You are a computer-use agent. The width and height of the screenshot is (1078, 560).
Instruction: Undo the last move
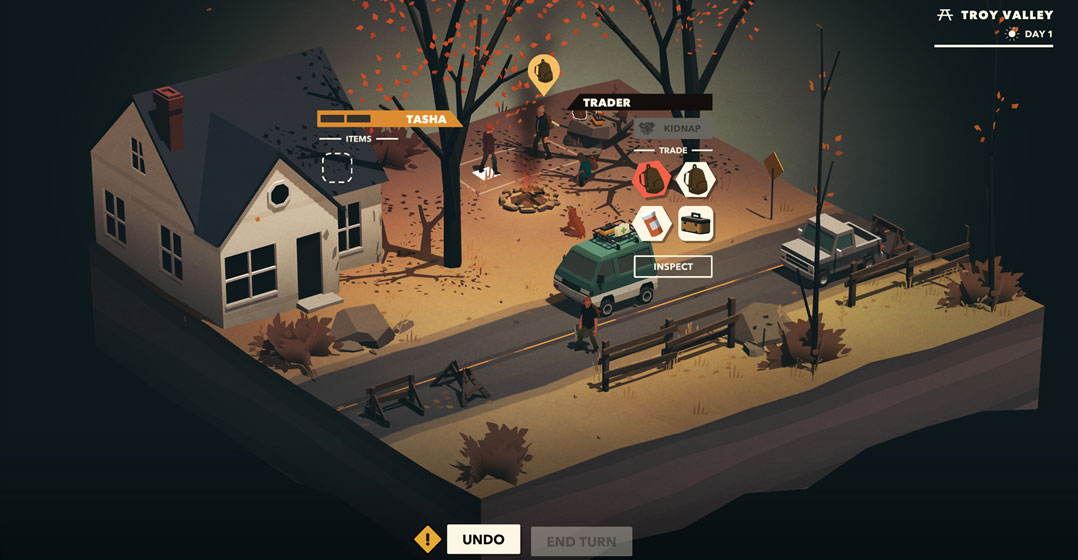483,539
